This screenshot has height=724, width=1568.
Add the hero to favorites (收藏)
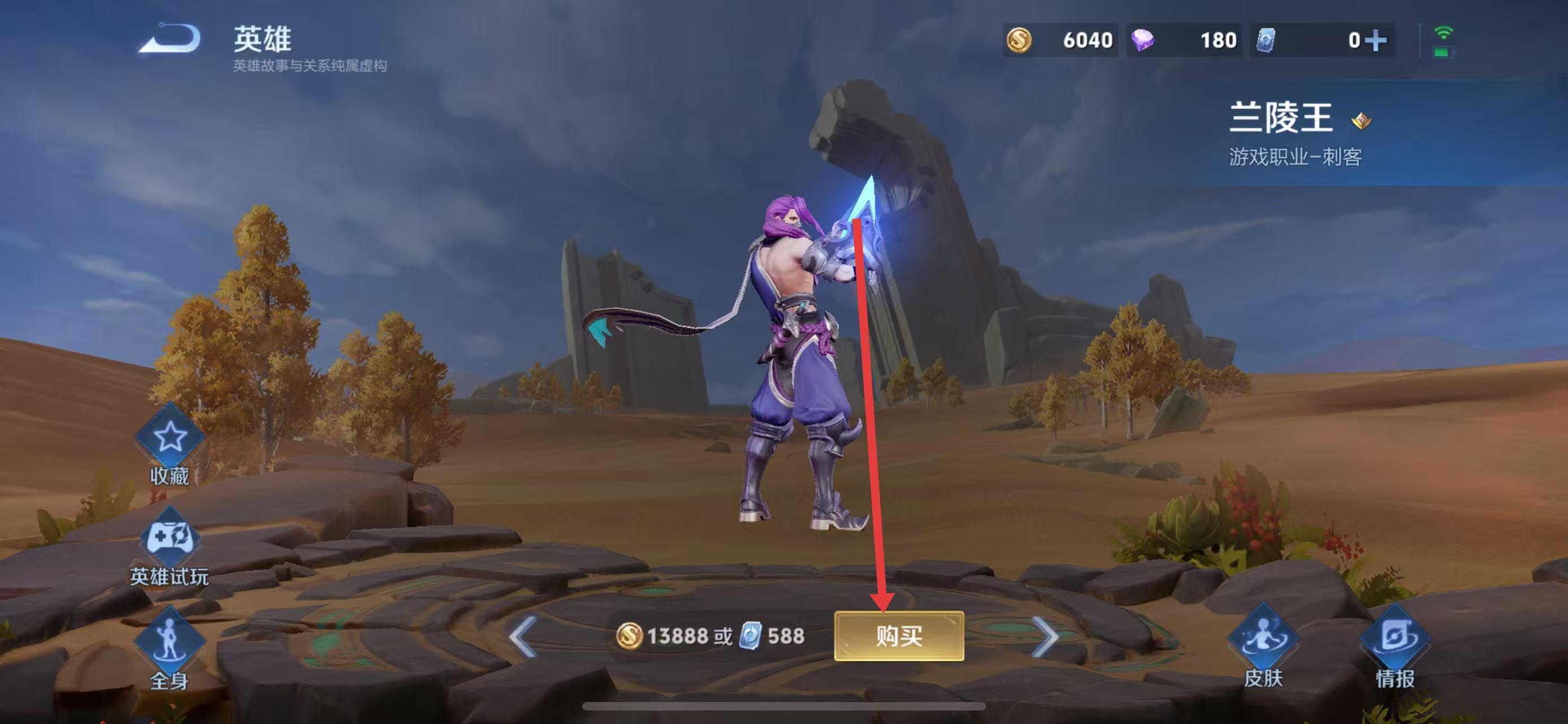[170, 438]
